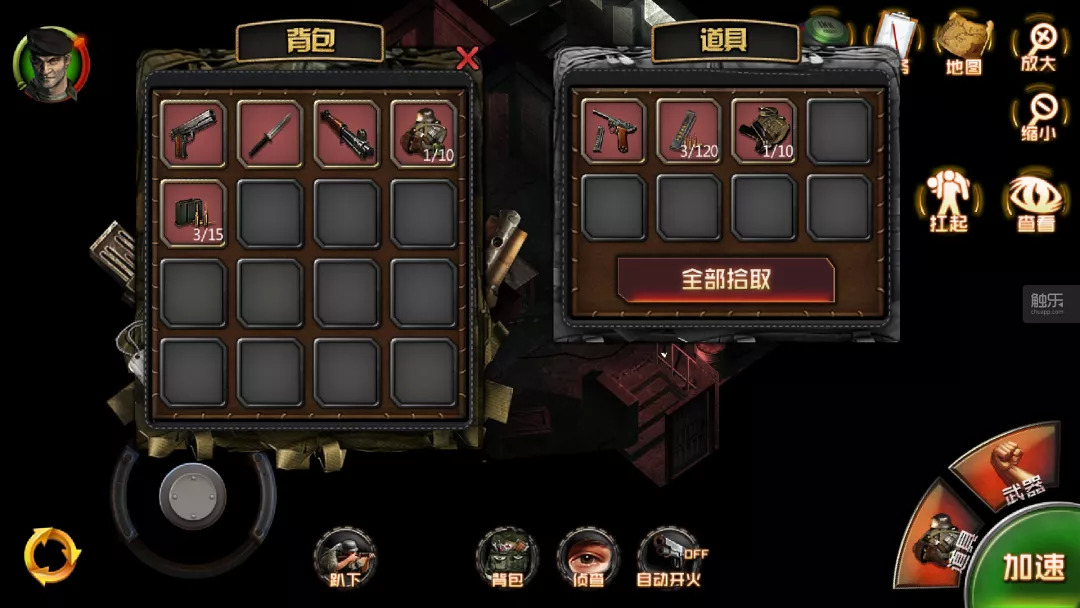Activate the carry body (扛起) action
The width and height of the screenshot is (1080, 608).
click(948, 200)
